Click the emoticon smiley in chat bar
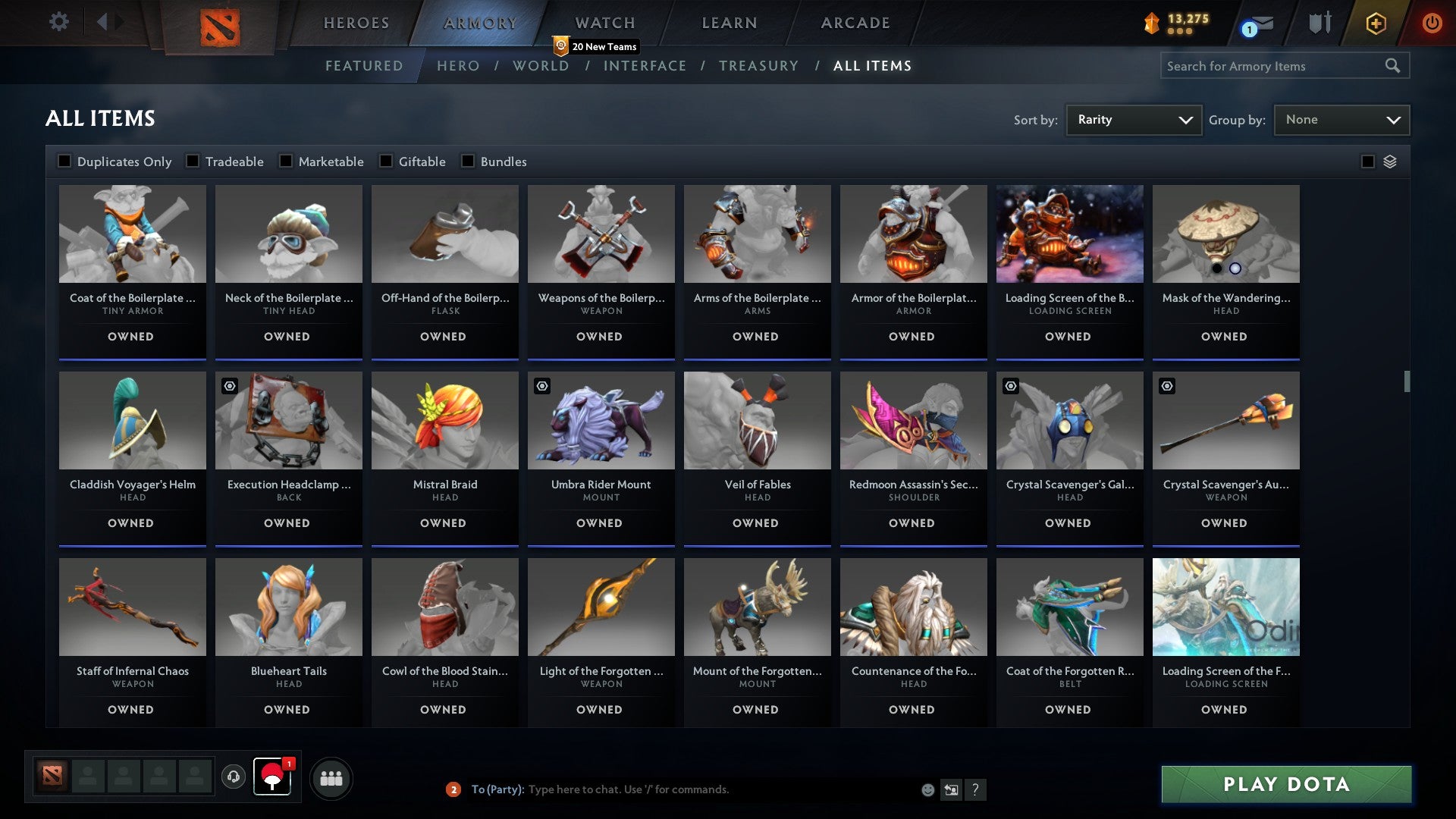 (x=927, y=789)
